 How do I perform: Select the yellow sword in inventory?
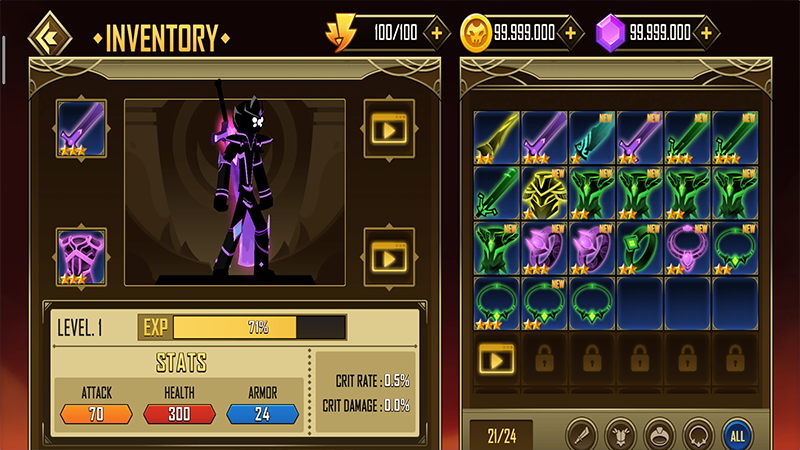coord(495,137)
